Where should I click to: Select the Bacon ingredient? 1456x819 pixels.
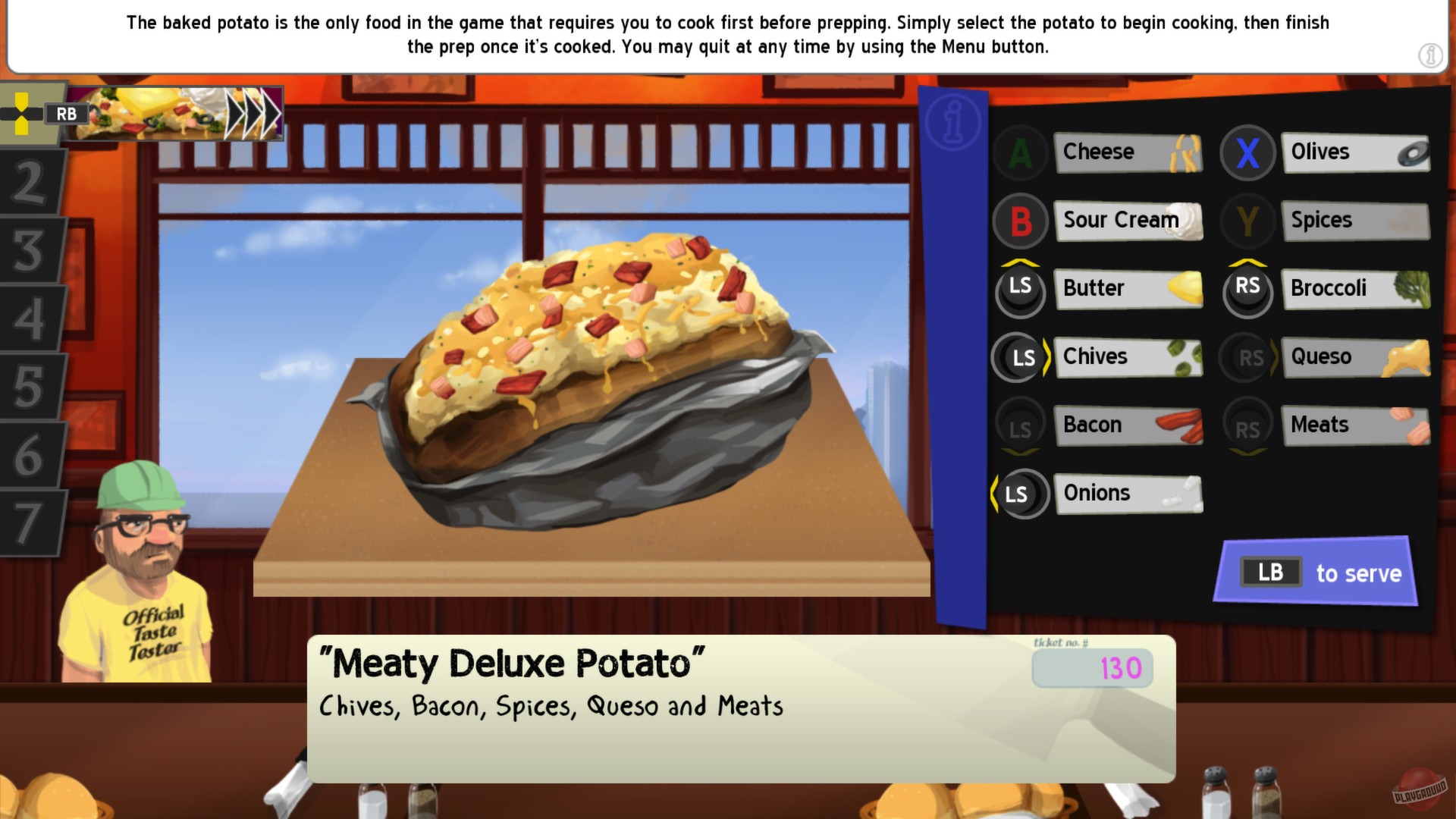pos(1129,425)
